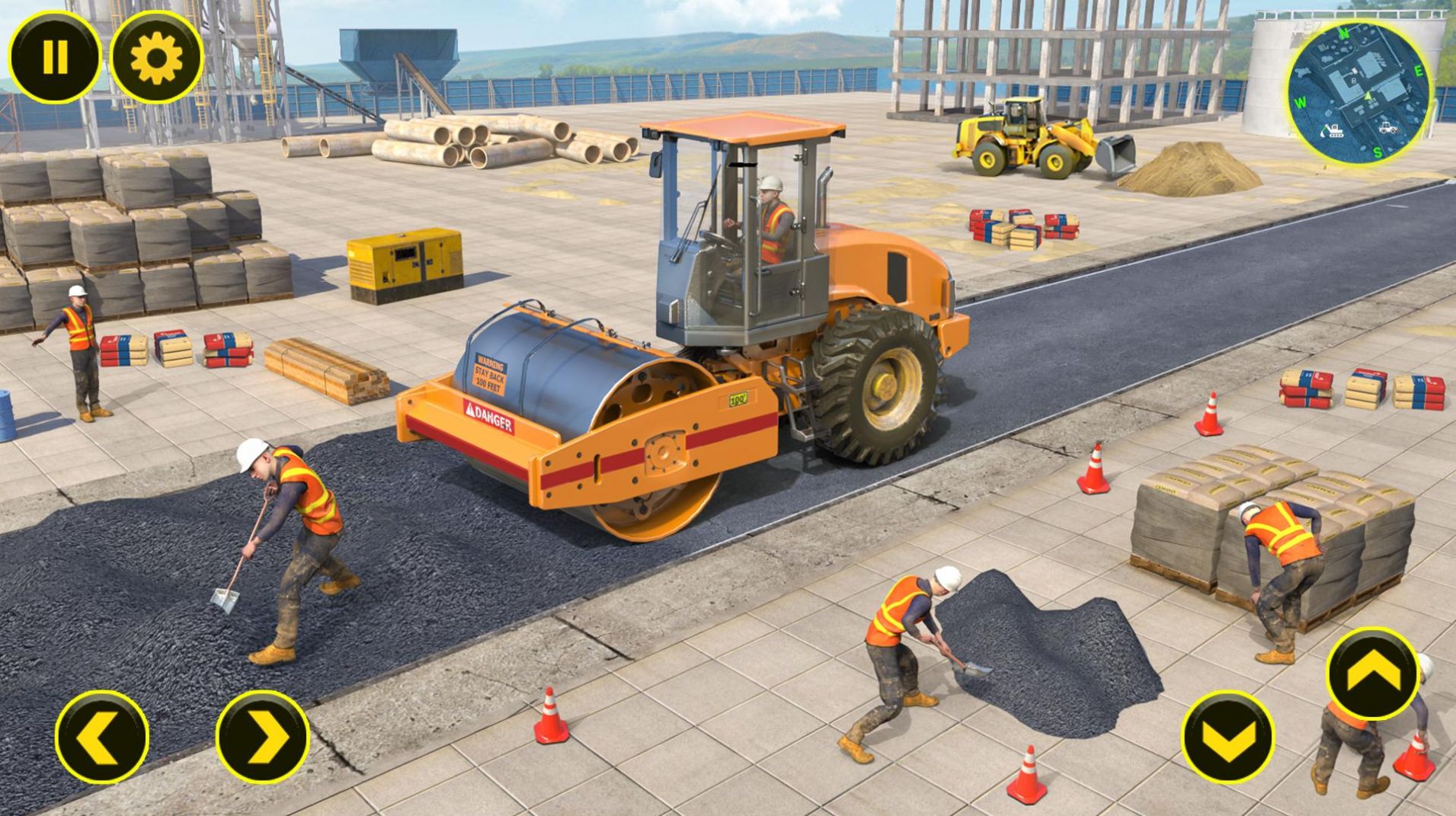1456x816 pixels.
Task: Click the excavator icon on the minimap
Action: (x=1333, y=131)
